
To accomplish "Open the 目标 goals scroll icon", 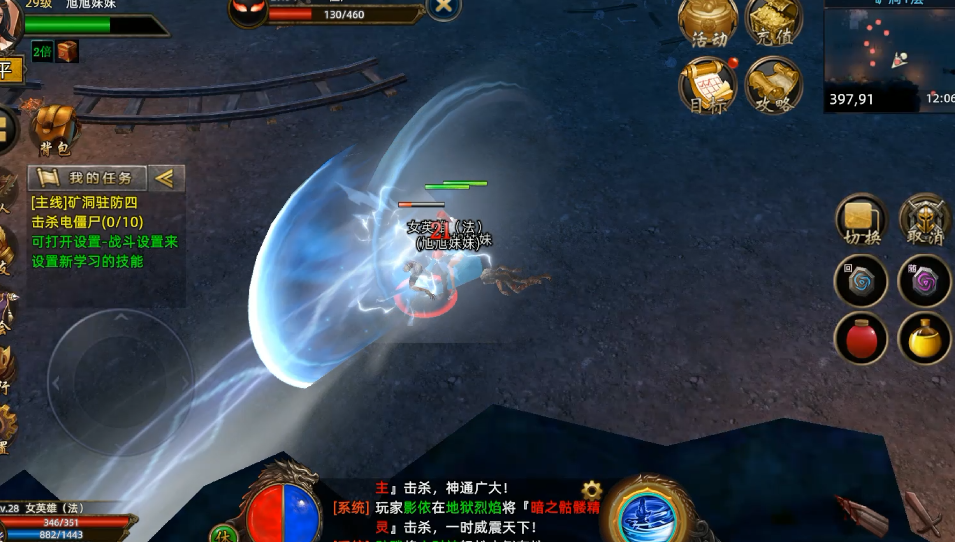I will [x=708, y=85].
